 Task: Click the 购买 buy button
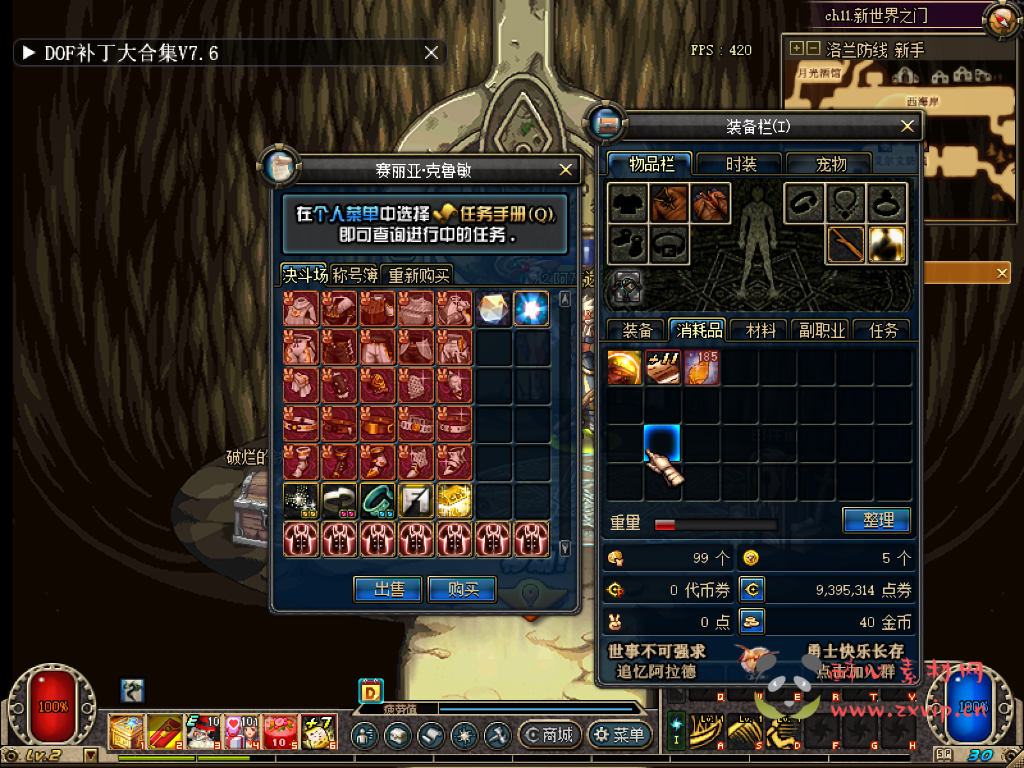(x=462, y=589)
